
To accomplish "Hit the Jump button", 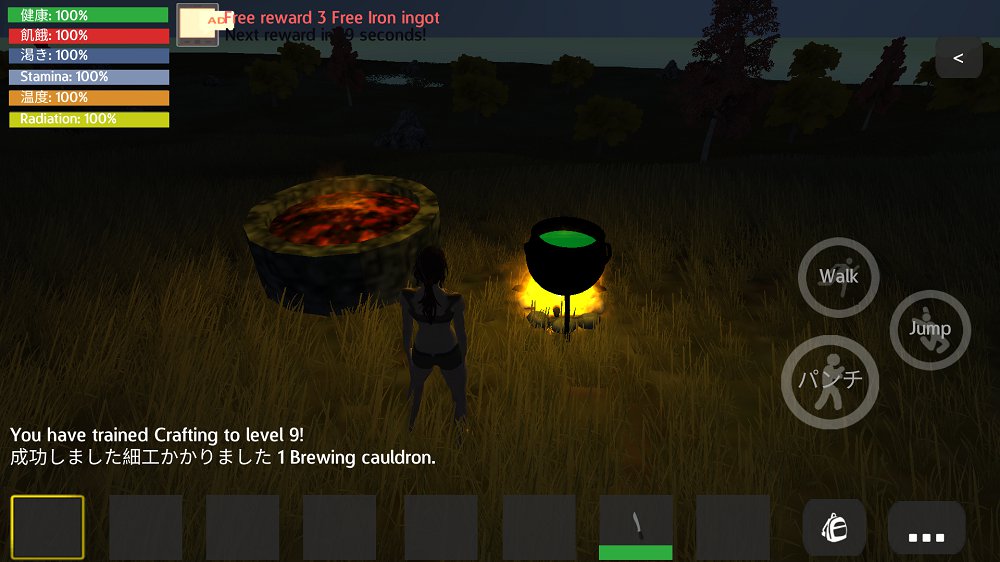I will tap(930, 329).
